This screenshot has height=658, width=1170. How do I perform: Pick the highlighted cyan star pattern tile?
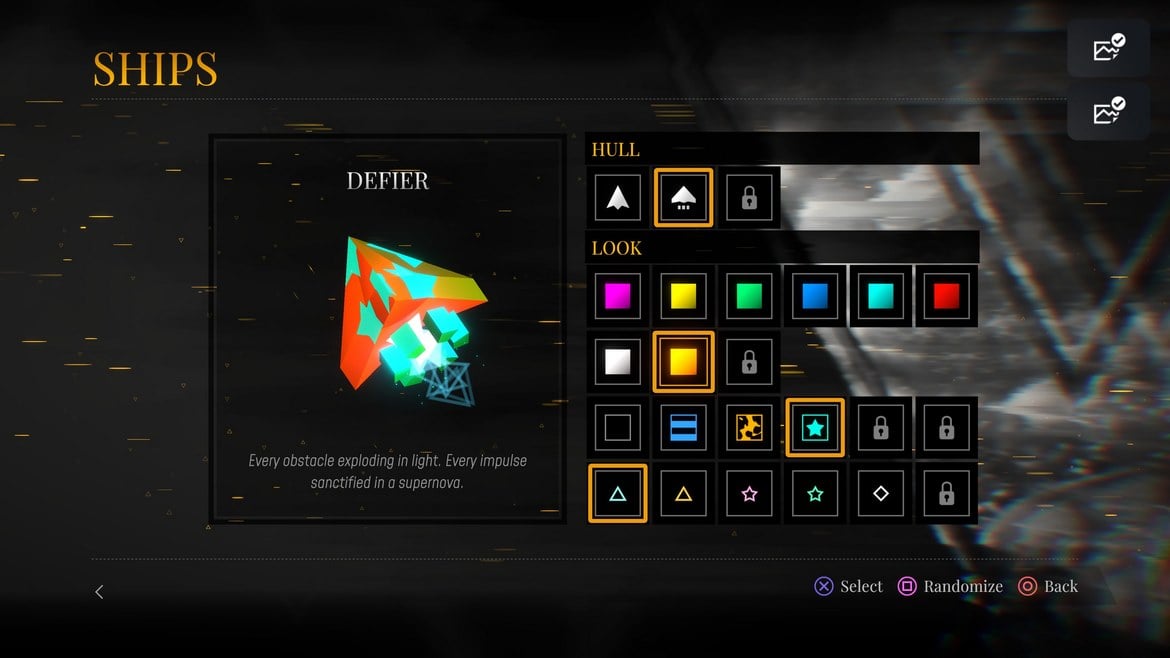pos(815,428)
